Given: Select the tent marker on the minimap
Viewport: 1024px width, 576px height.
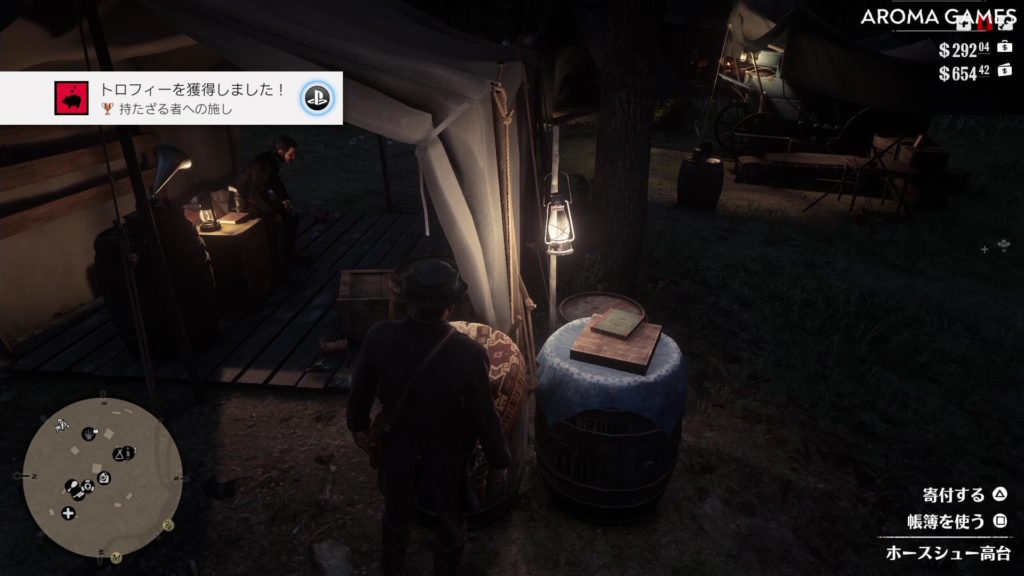Looking at the screenshot, I should pyautogui.click(x=117, y=454).
